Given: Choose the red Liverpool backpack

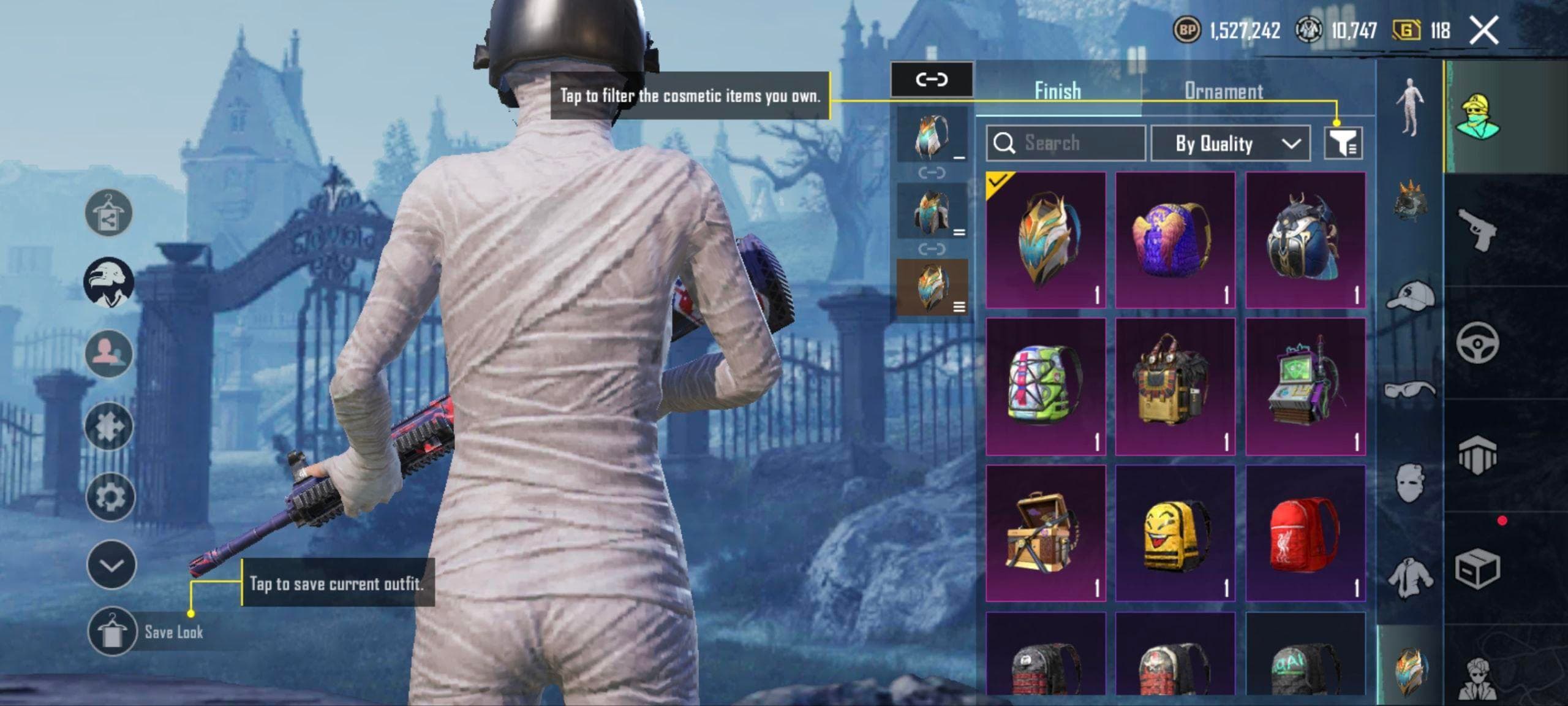Looking at the screenshot, I should 1305,533.
